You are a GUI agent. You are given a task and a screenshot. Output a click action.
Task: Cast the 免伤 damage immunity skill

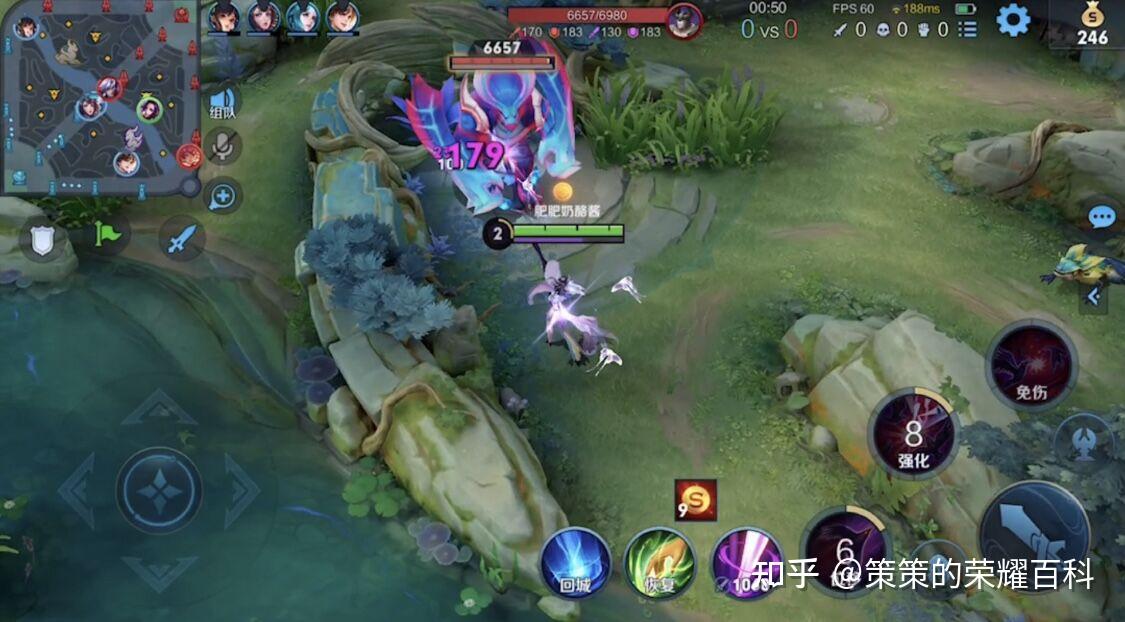coord(1031,366)
